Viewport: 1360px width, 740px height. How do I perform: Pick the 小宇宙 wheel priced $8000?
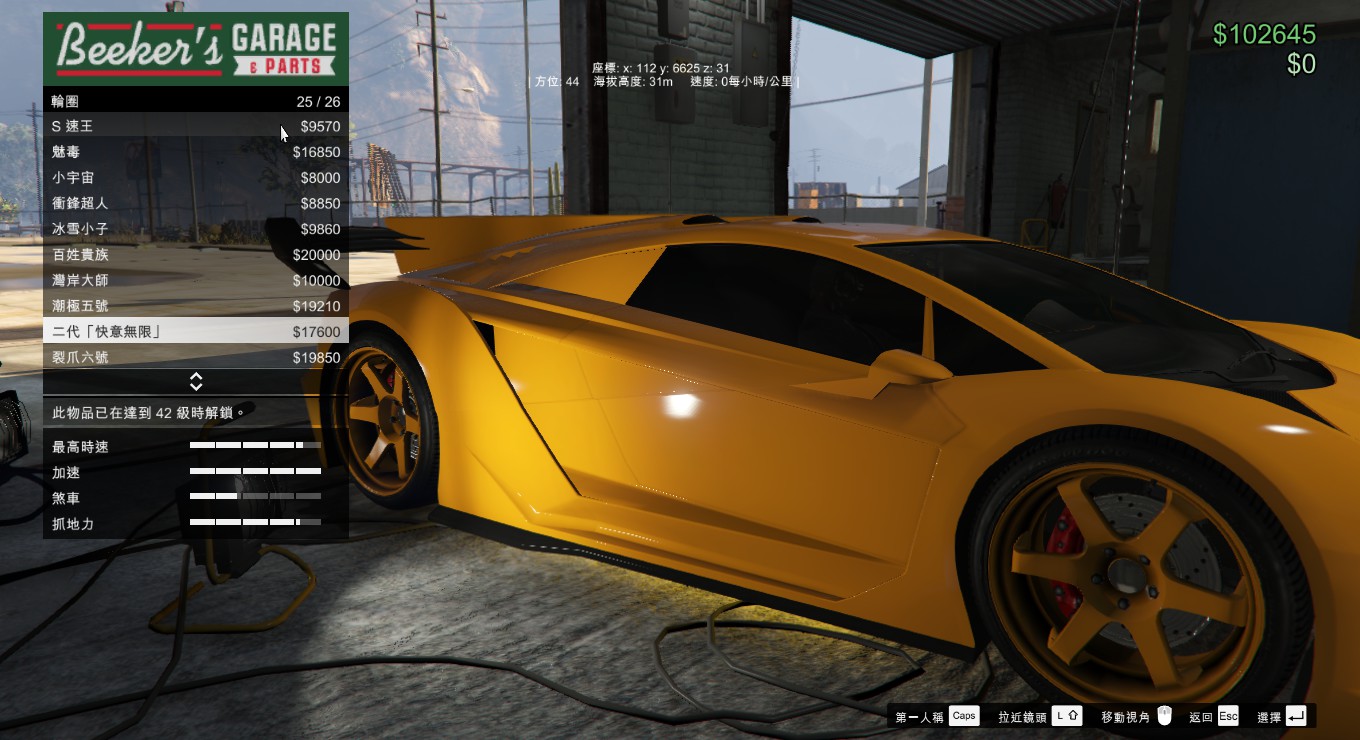pos(195,178)
